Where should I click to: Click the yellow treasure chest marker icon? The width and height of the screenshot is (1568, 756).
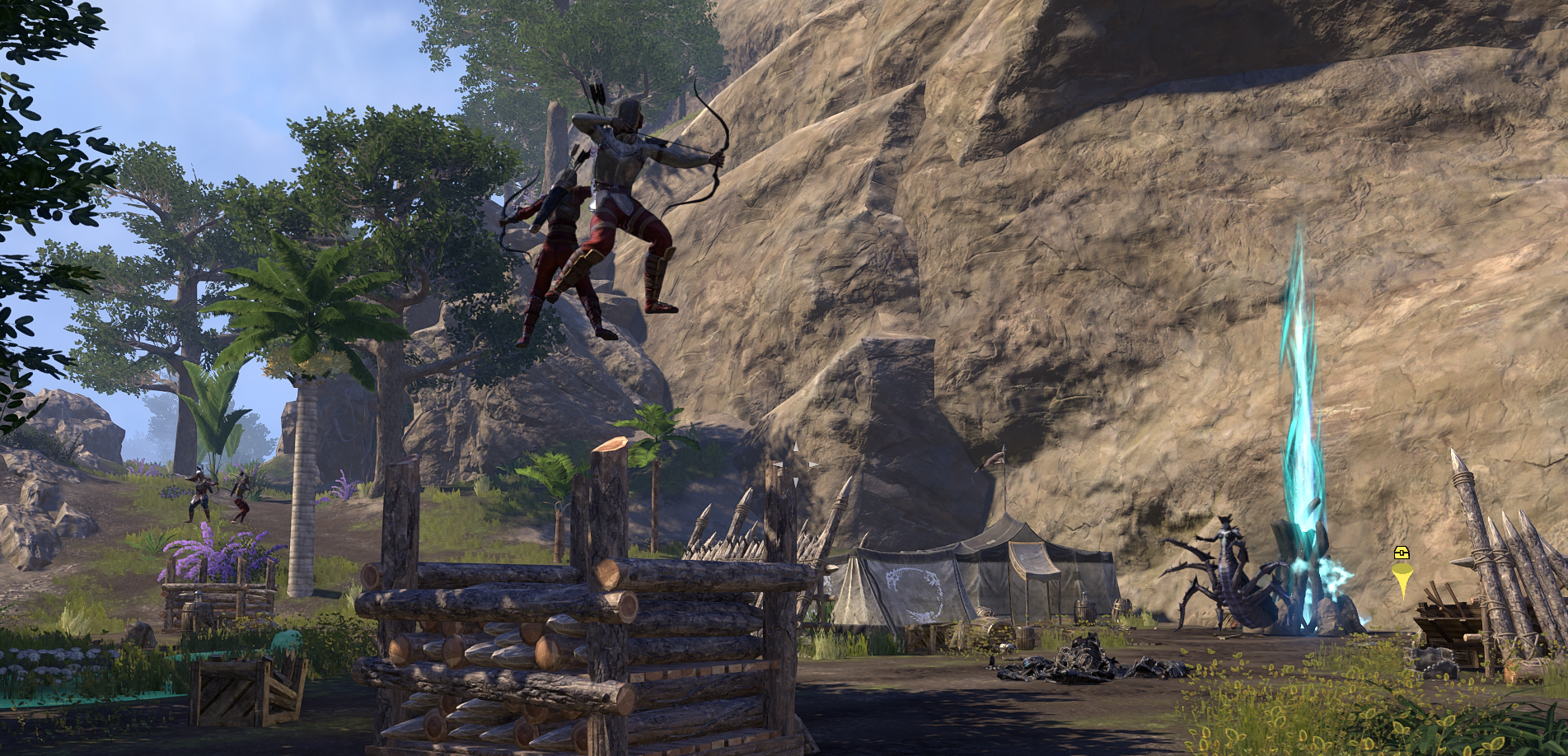[1402, 554]
